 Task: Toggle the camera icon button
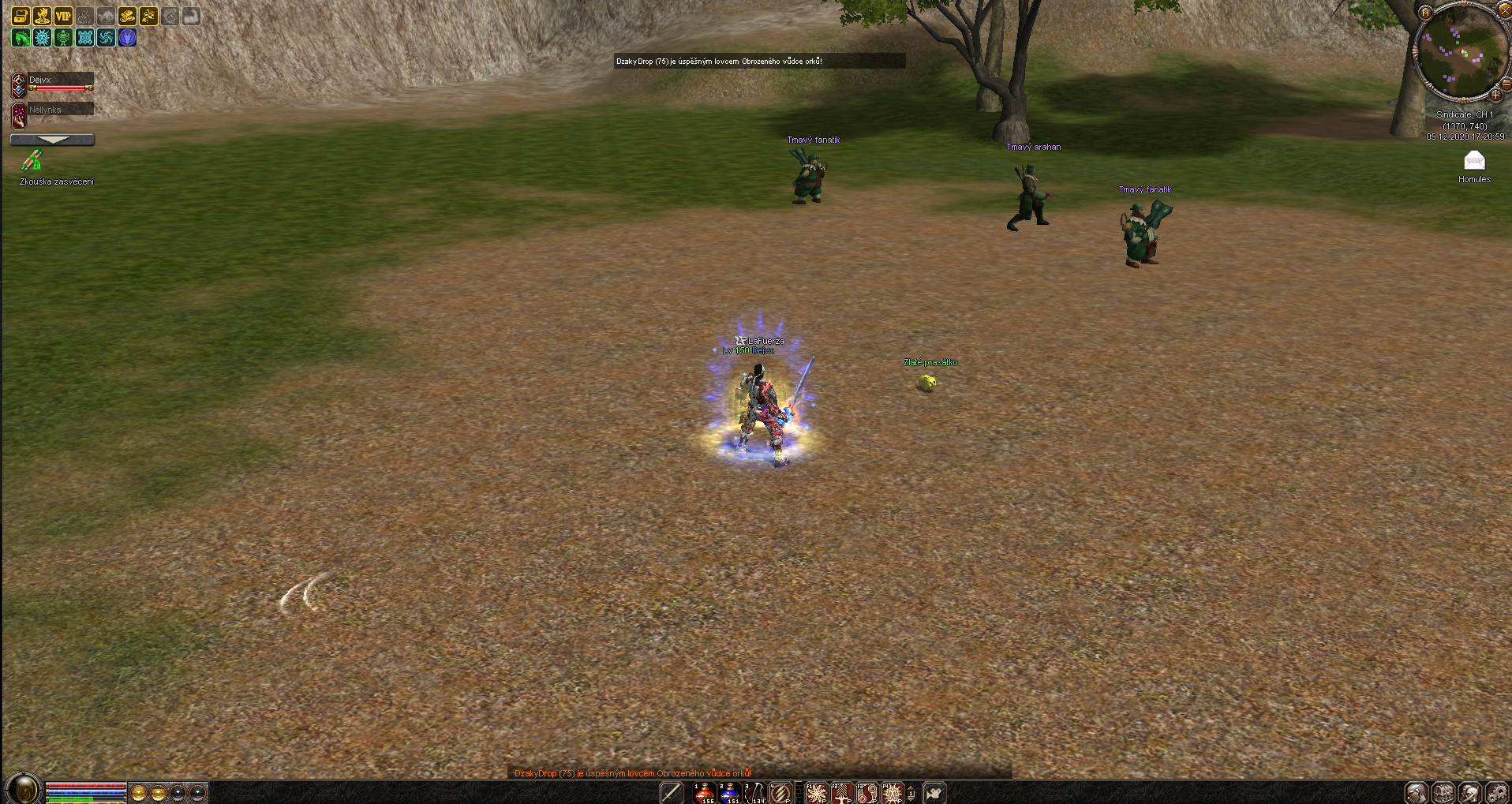coord(934,792)
